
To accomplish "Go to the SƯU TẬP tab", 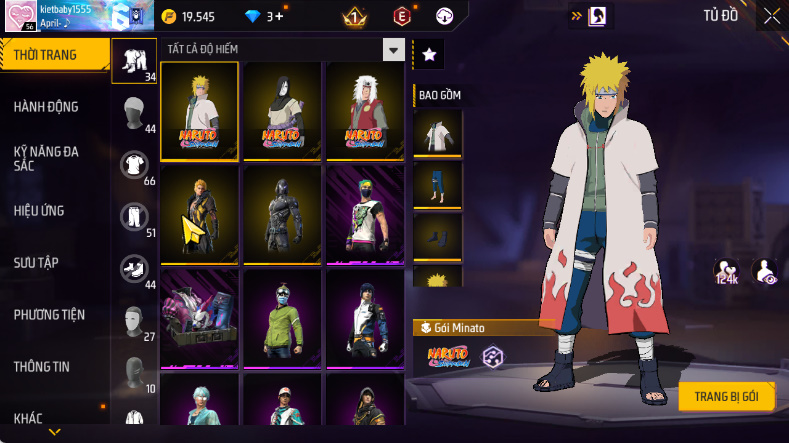I will [x=36, y=263].
